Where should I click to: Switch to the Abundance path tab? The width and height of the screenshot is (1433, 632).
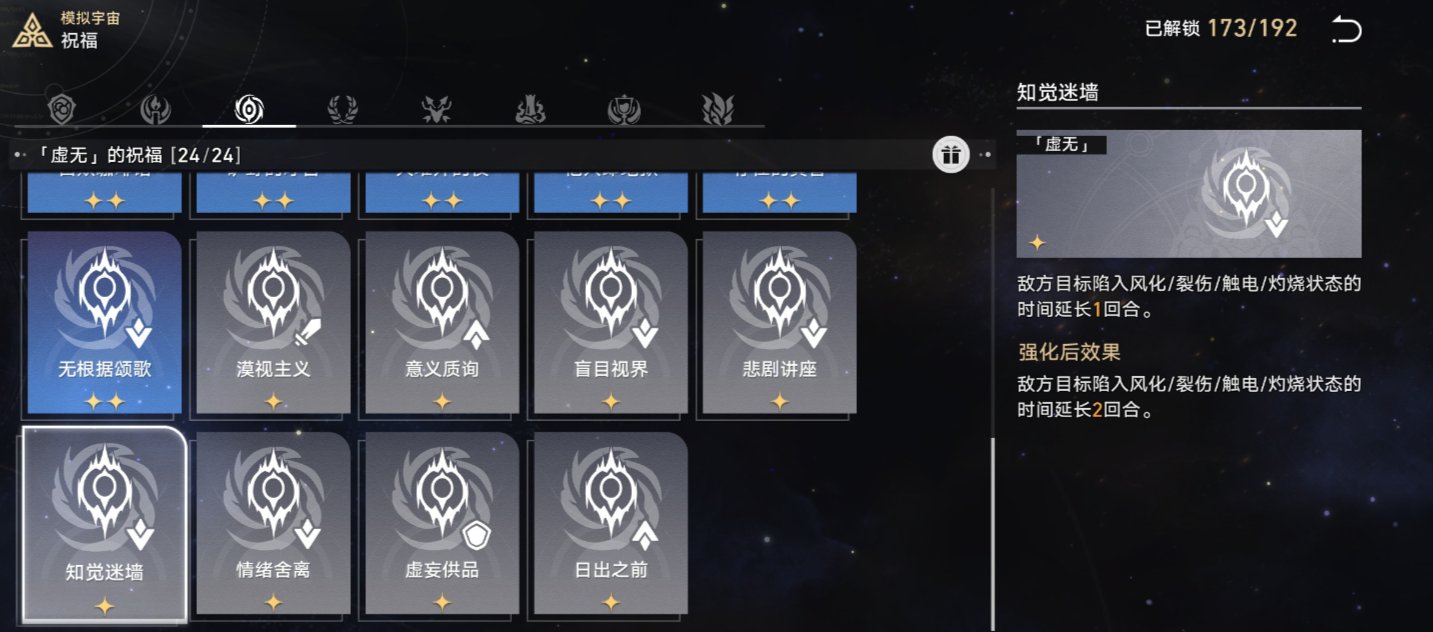tap(343, 108)
